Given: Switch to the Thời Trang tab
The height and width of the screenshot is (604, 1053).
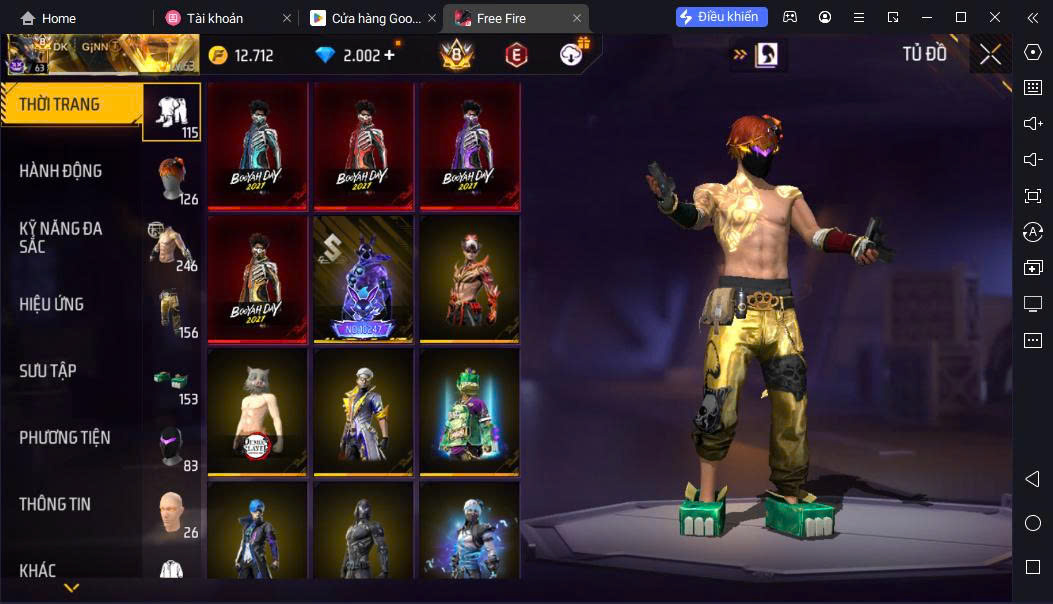Looking at the screenshot, I should (70, 105).
